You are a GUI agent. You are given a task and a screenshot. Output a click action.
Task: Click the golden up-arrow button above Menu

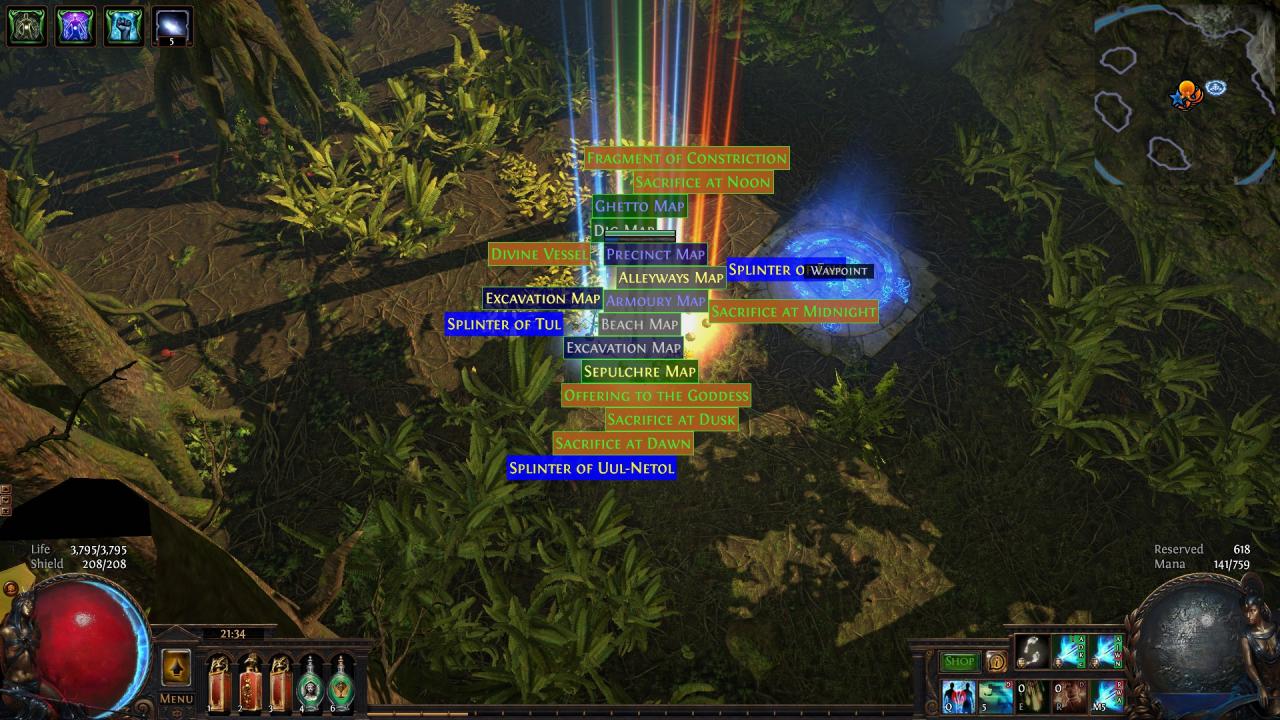point(176,667)
